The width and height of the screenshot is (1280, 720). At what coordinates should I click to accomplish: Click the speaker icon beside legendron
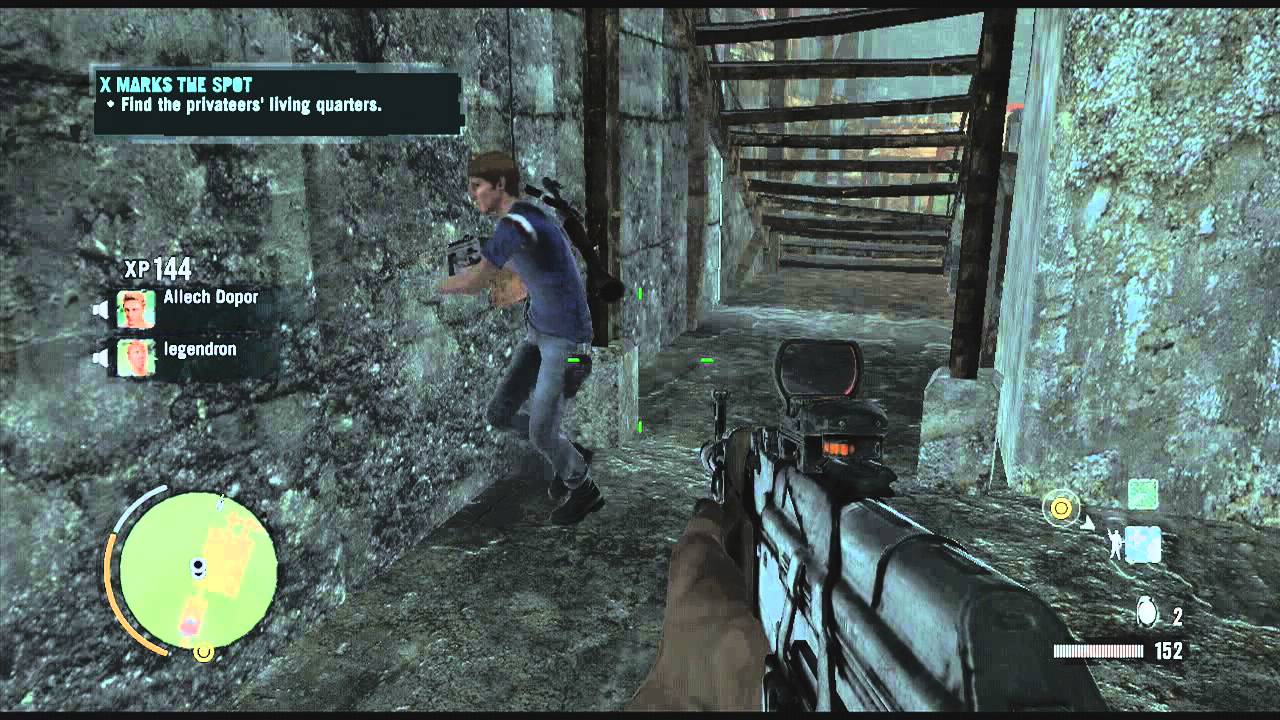tap(101, 358)
